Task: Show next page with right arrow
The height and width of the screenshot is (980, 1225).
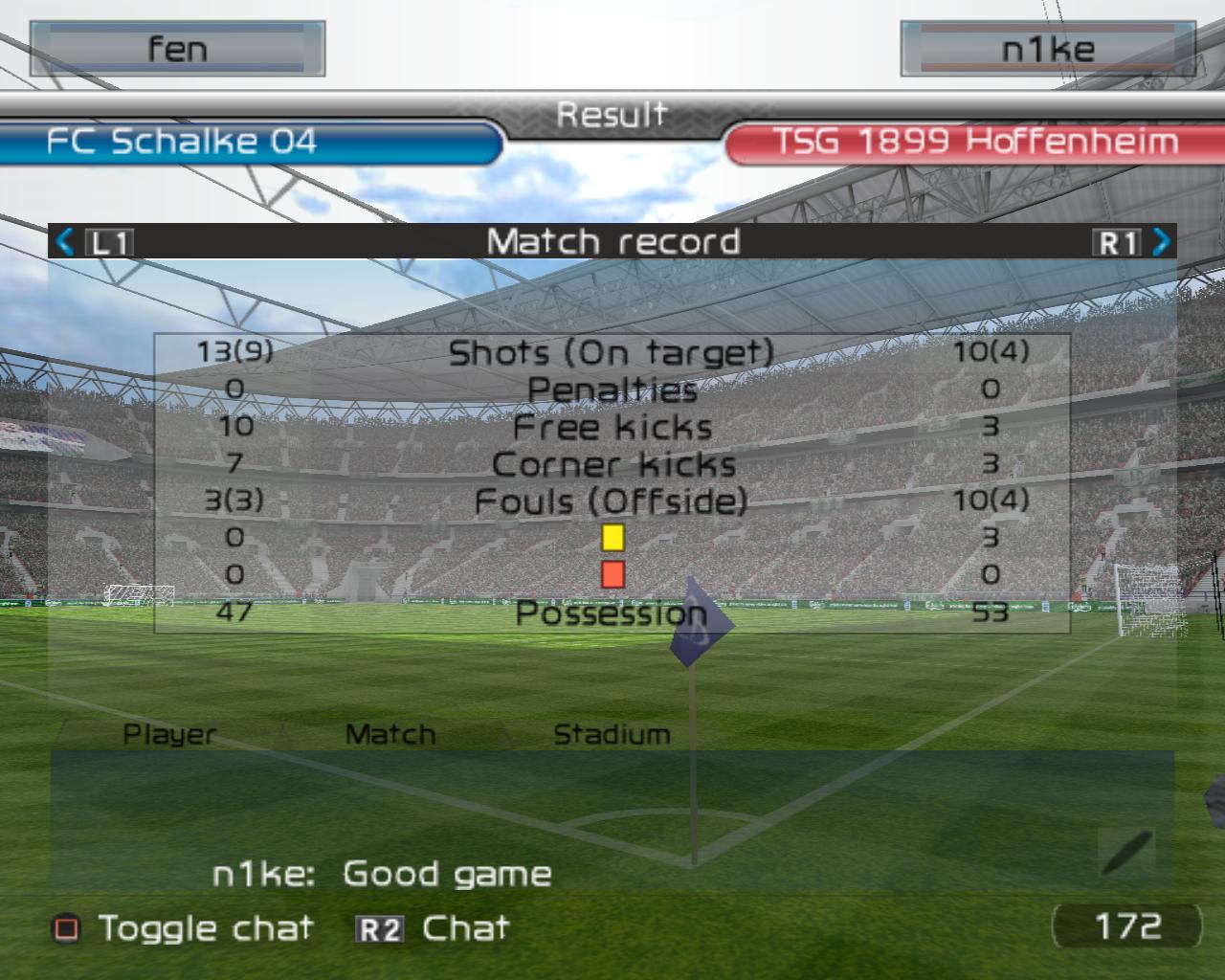Action: point(1161,242)
